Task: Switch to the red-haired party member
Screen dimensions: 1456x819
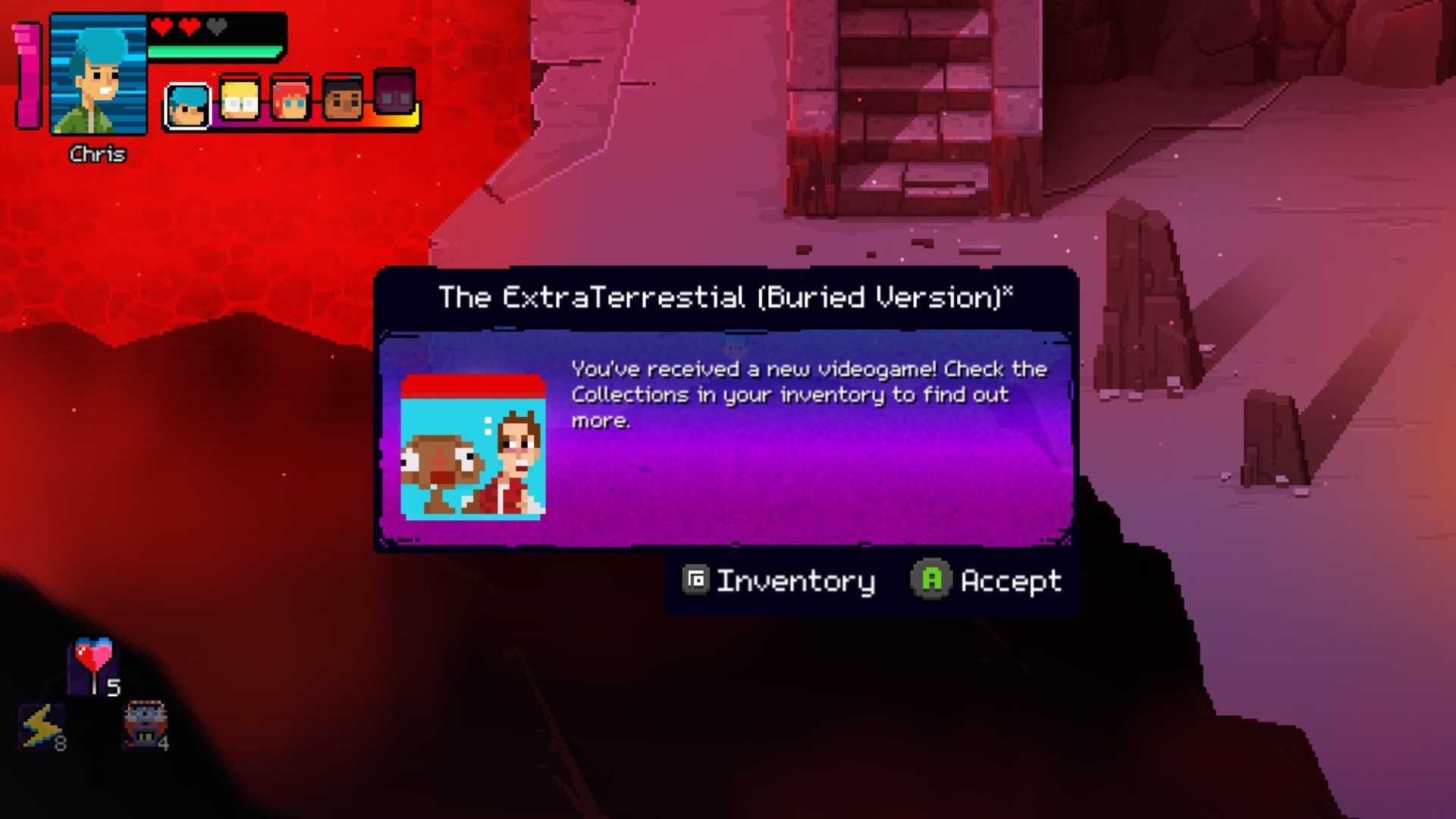Action: [290, 99]
